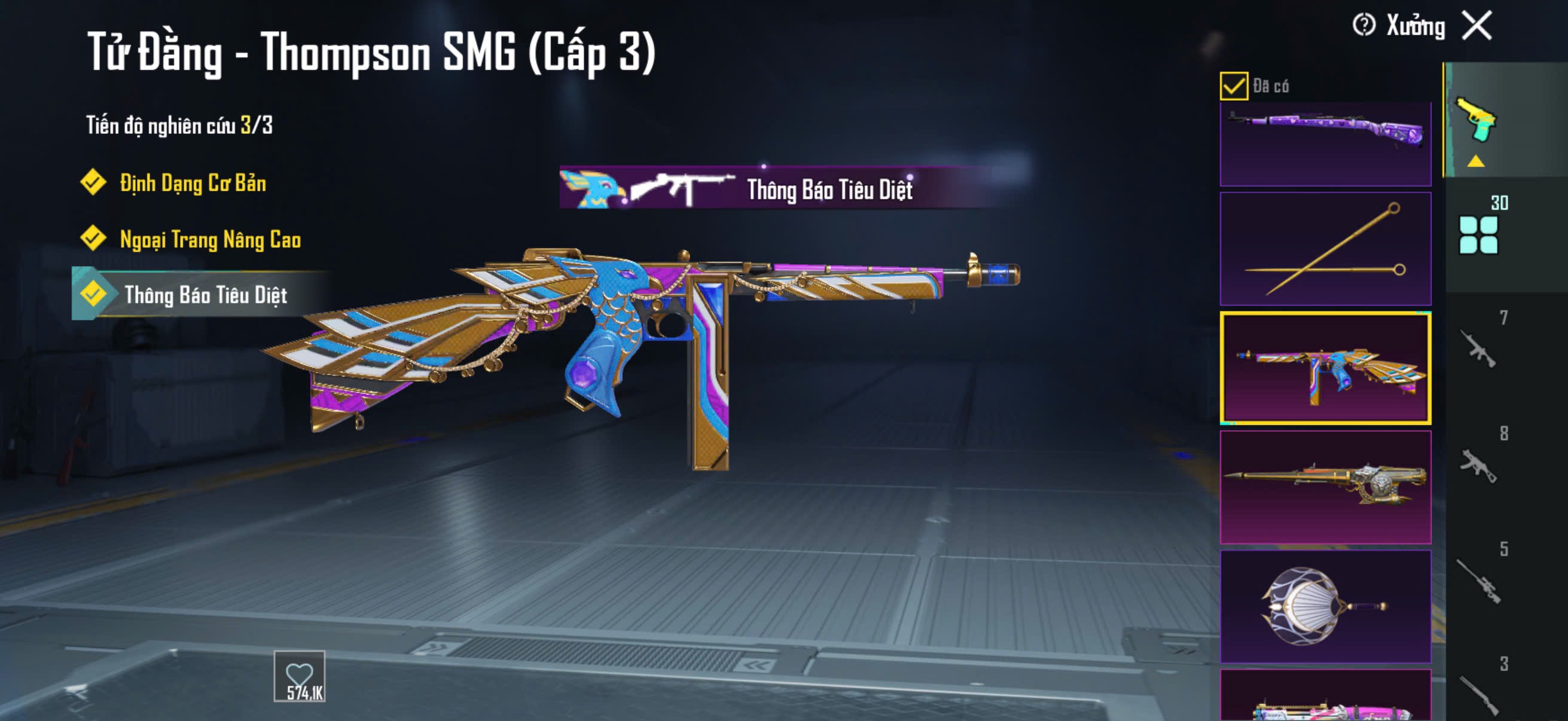1568x721 pixels.
Task: Select the Thompson SMG skin thumbnail
Action: pyautogui.click(x=1325, y=368)
